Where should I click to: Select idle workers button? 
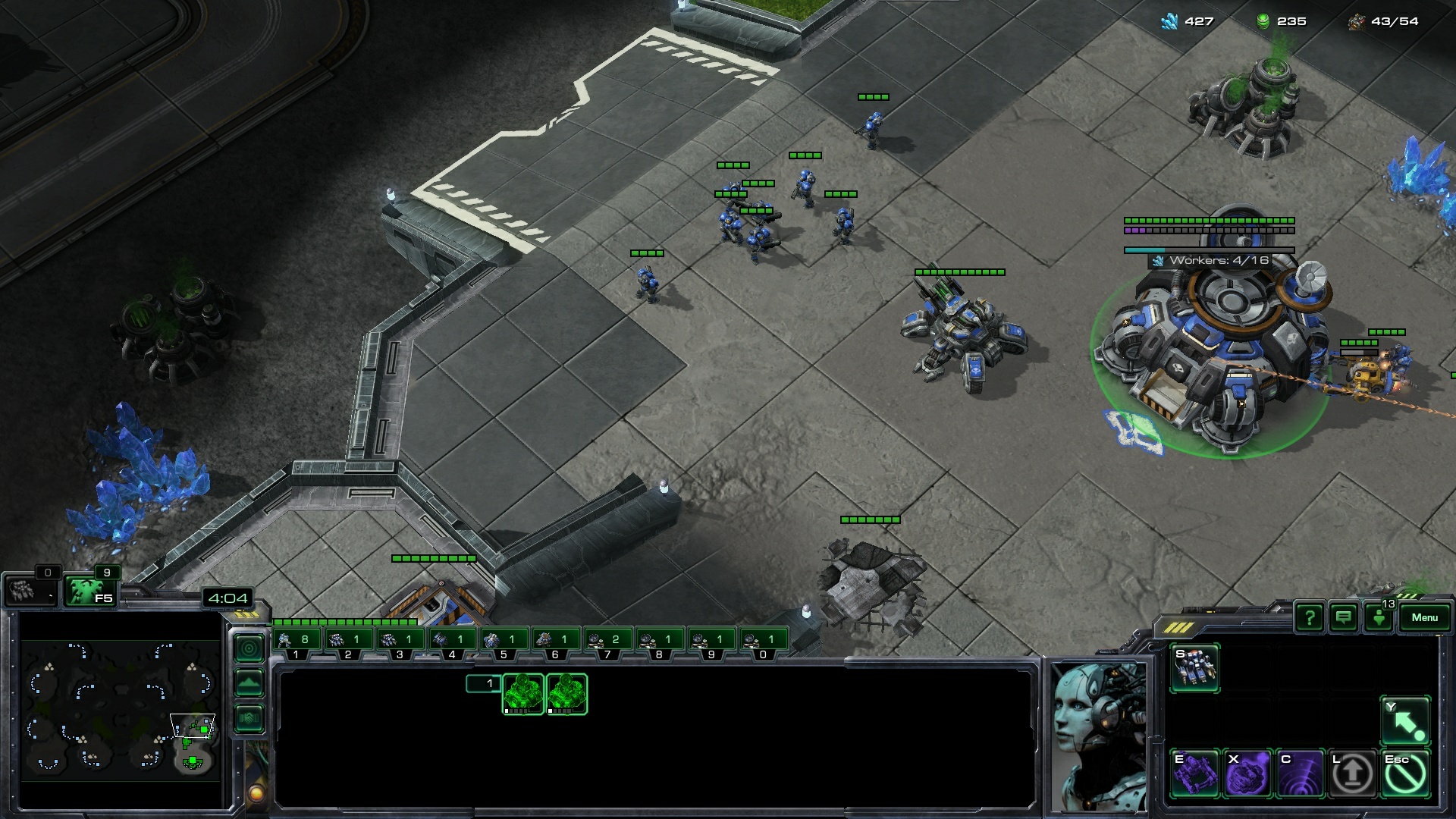coord(30,590)
